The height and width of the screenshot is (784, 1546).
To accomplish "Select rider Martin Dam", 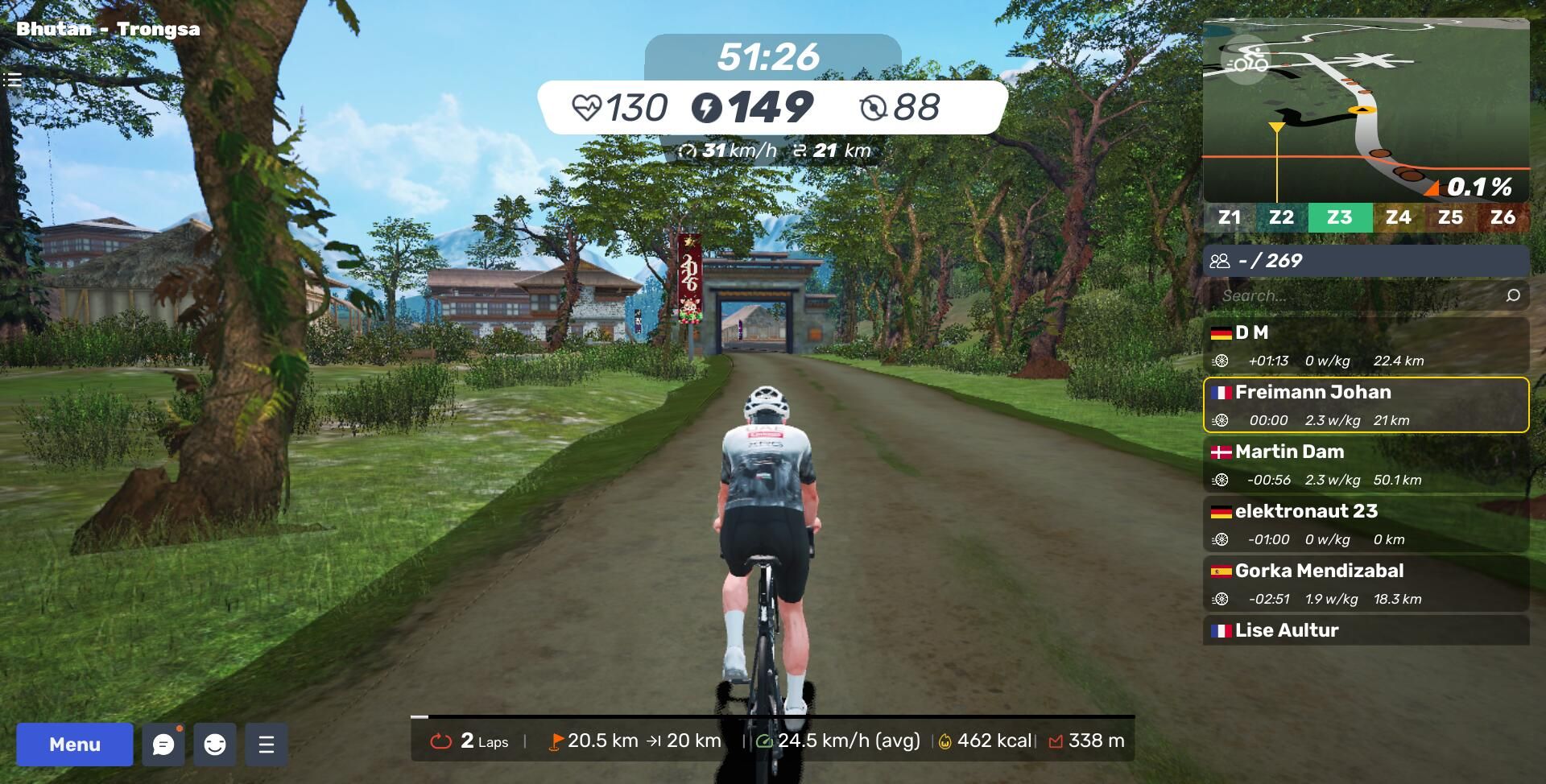I will pyautogui.click(x=1366, y=464).
